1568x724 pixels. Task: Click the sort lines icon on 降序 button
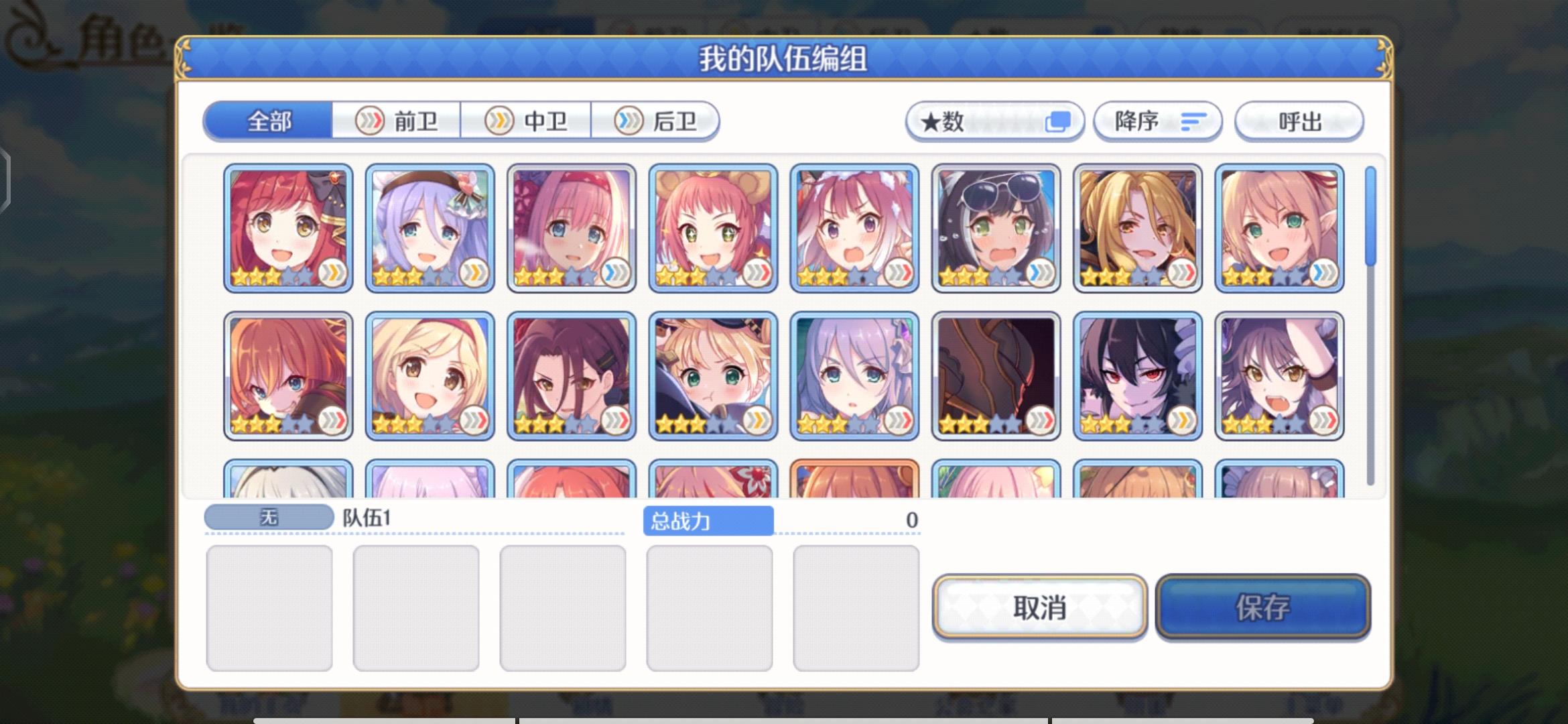[1194, 121]
